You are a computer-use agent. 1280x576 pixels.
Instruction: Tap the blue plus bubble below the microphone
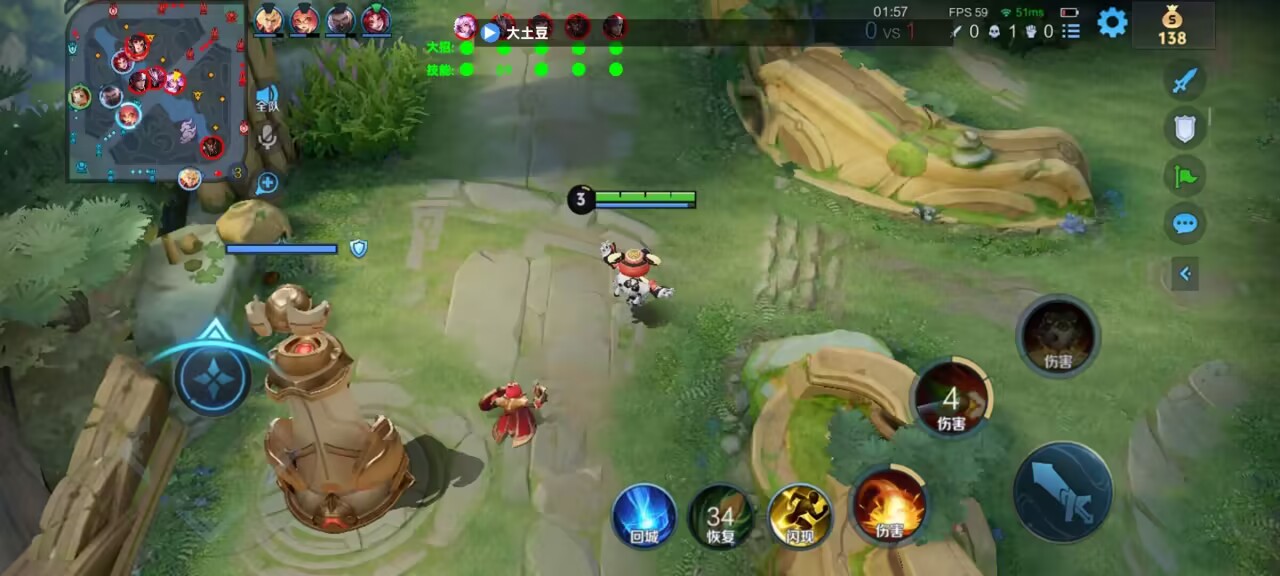[266, 183]
